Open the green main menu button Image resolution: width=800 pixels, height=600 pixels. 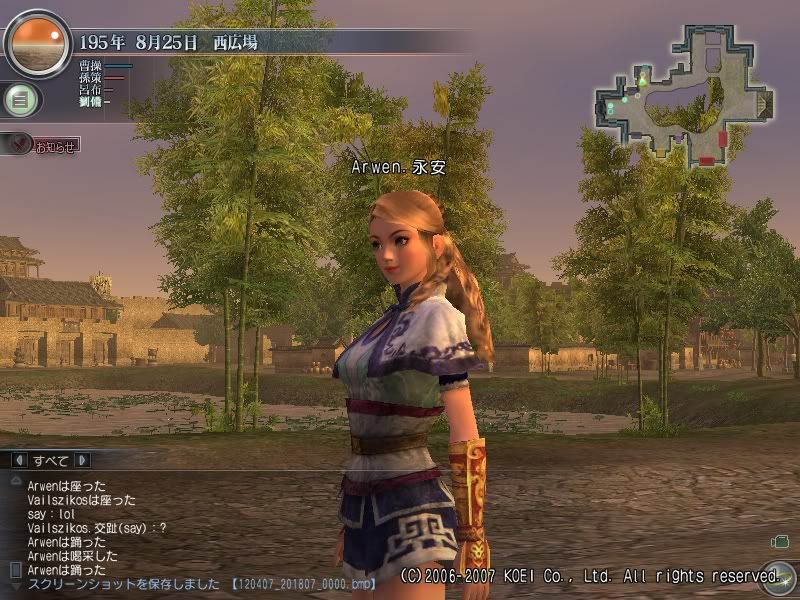tap(17, 99)
